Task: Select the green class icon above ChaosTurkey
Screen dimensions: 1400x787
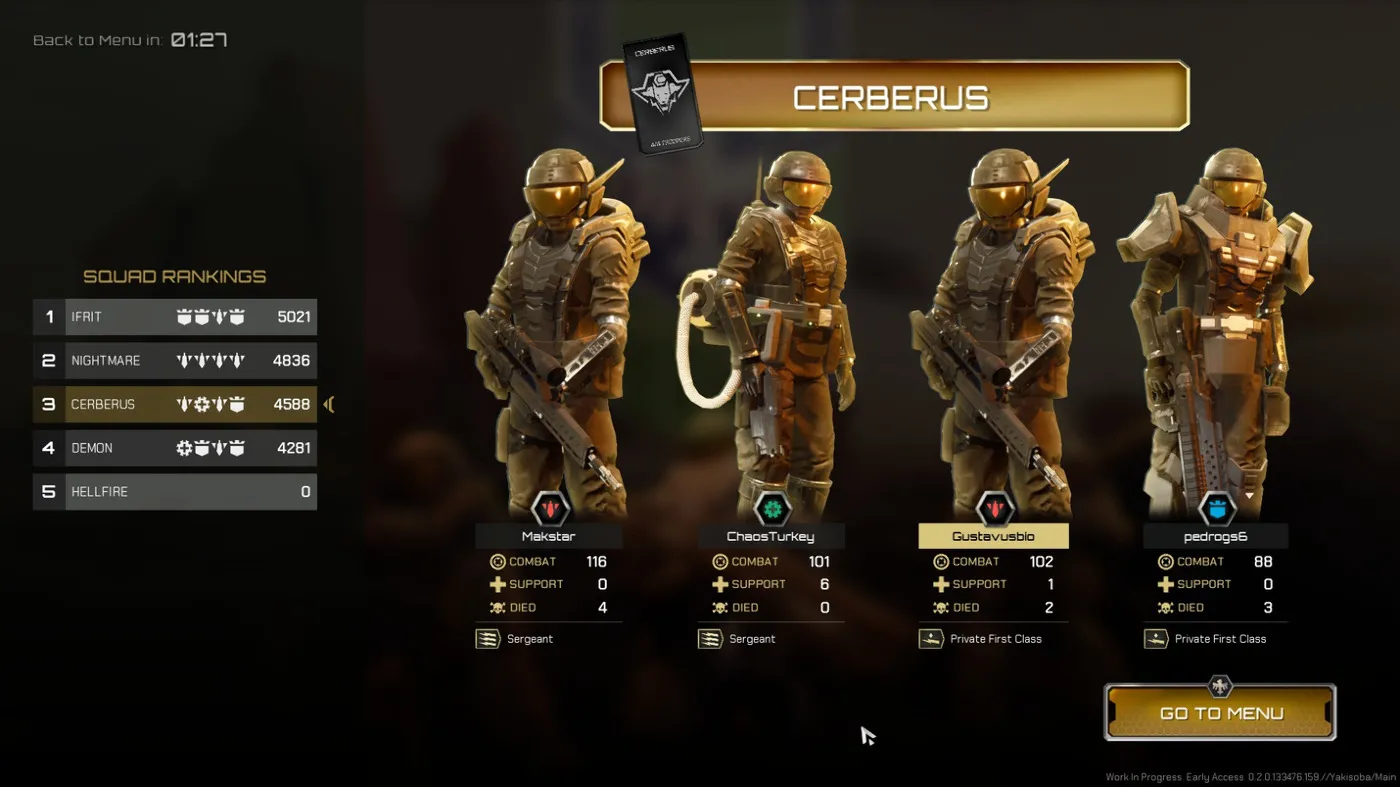Action: click(771, 509)
